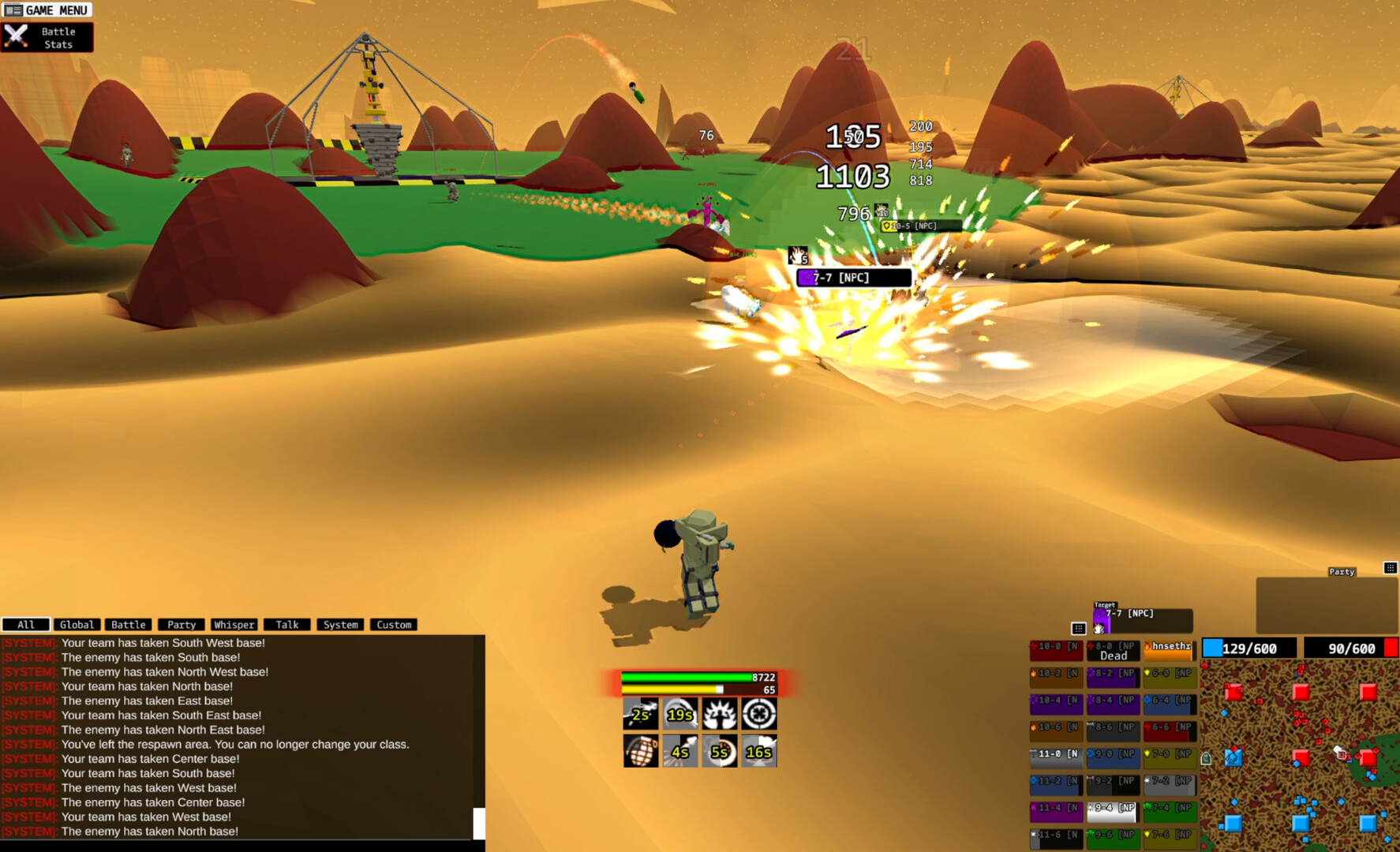
Task: Fire the 4s rocket ability
Action: (680, 751)
